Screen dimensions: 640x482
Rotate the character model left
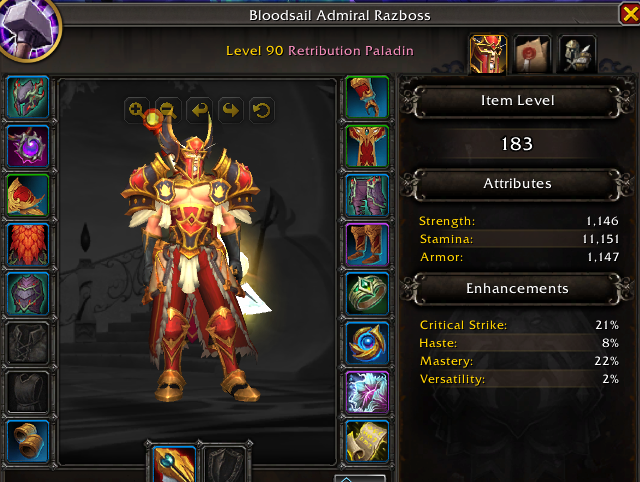click(198, 109)
